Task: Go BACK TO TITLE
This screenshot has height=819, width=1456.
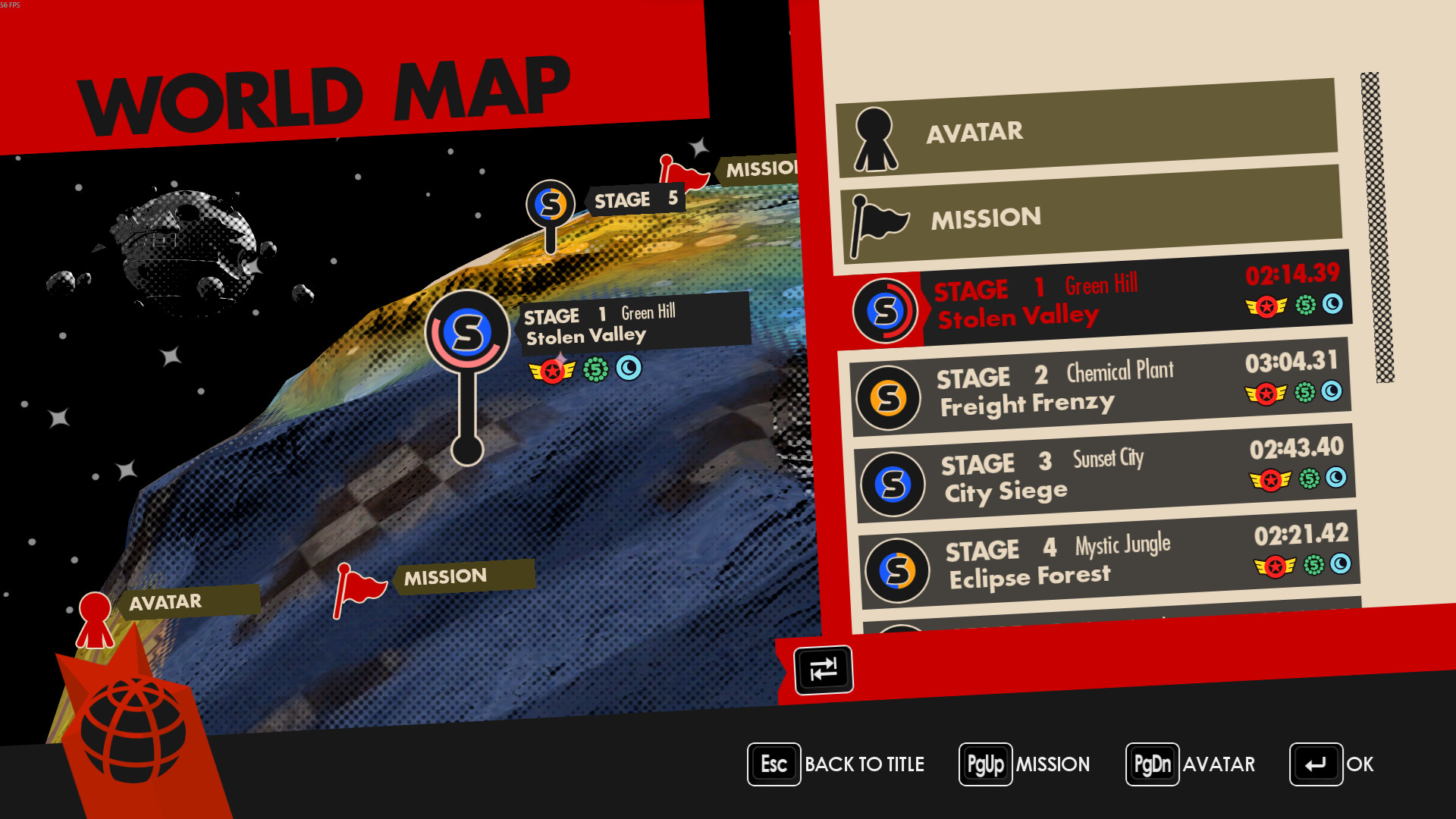Action: pos(836,764)
